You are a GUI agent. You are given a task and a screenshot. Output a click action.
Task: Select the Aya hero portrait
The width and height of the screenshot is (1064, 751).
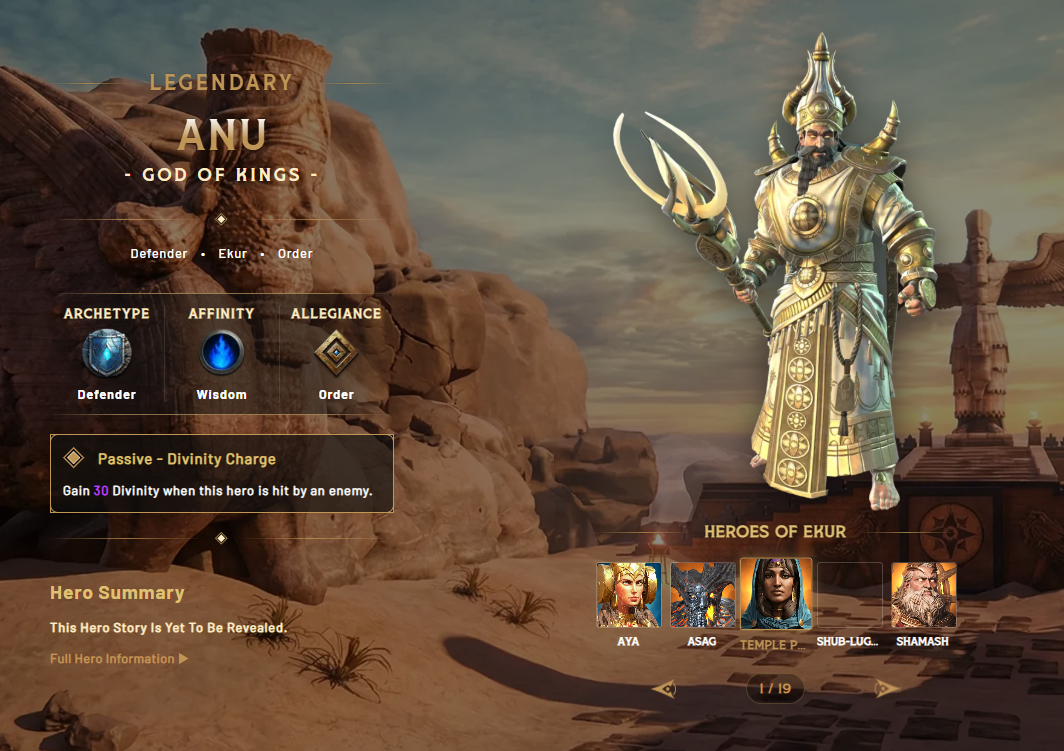pos(628,595)
